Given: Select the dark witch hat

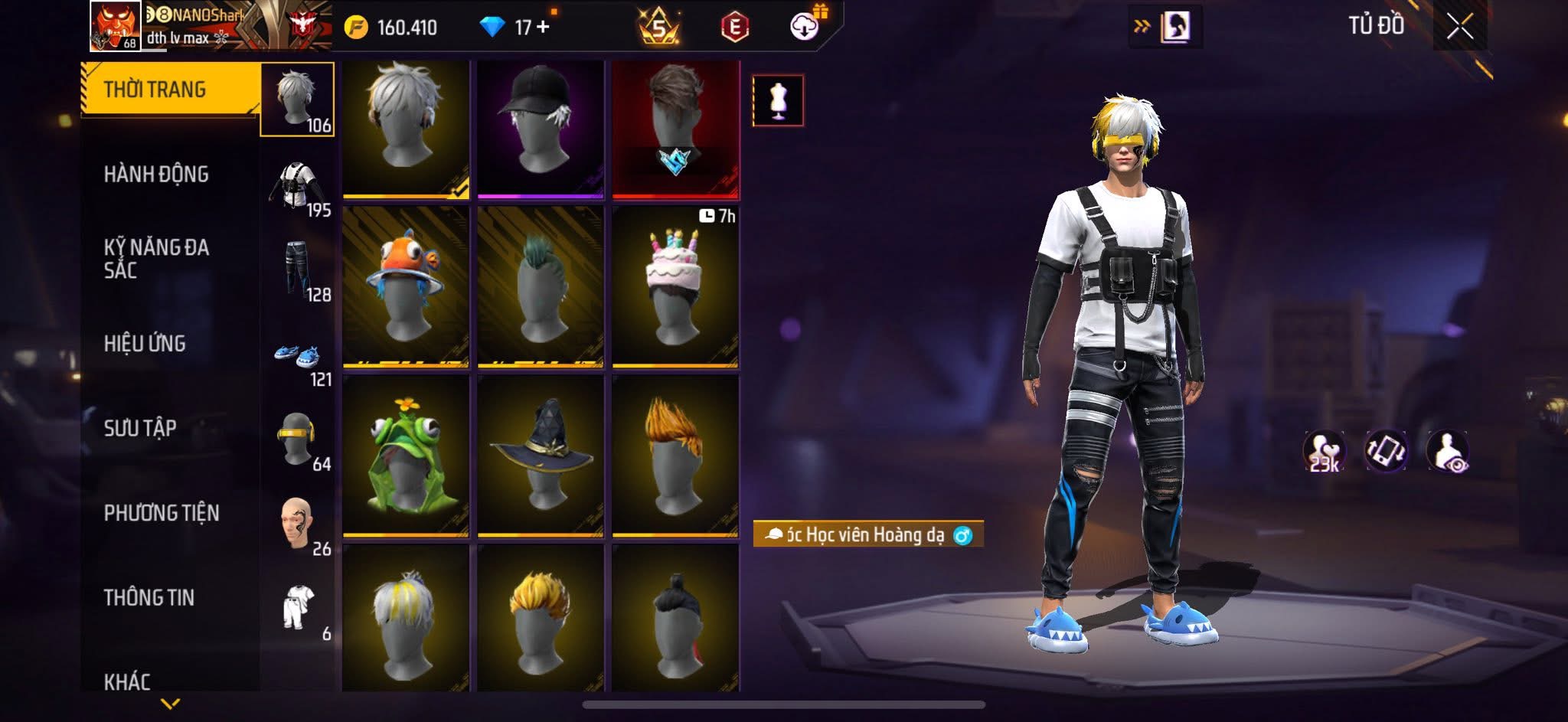Looking at the screenshot, I should click(x=540, y=455).
